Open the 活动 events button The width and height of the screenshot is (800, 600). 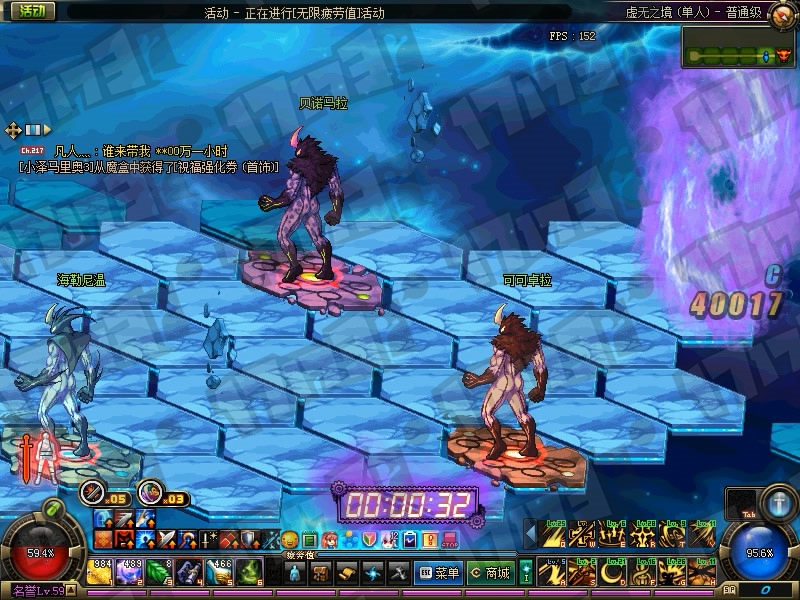pos(31,11)
